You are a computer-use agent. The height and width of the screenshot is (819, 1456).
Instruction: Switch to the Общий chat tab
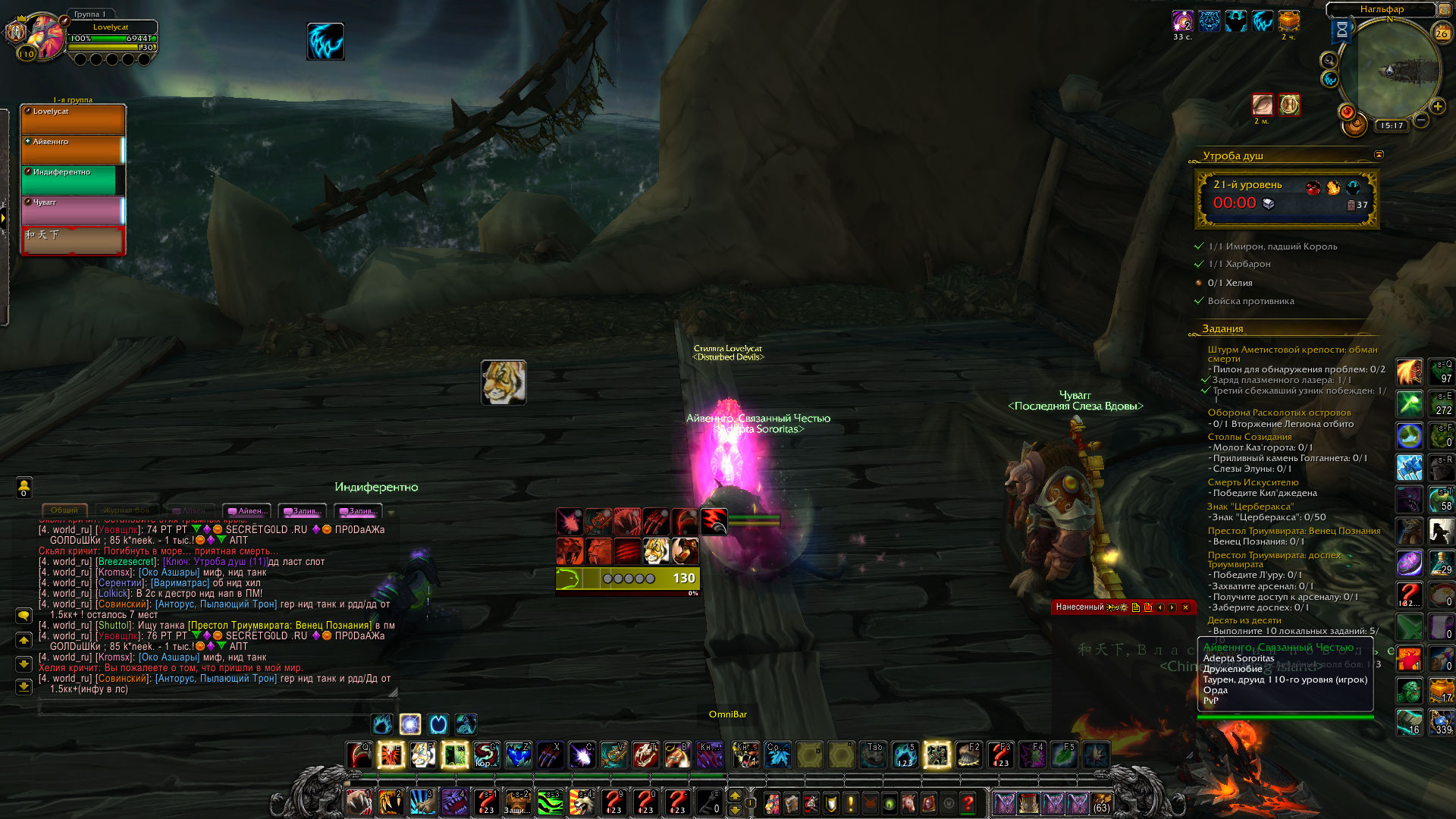pyautogui.click(x=64, y=510)
